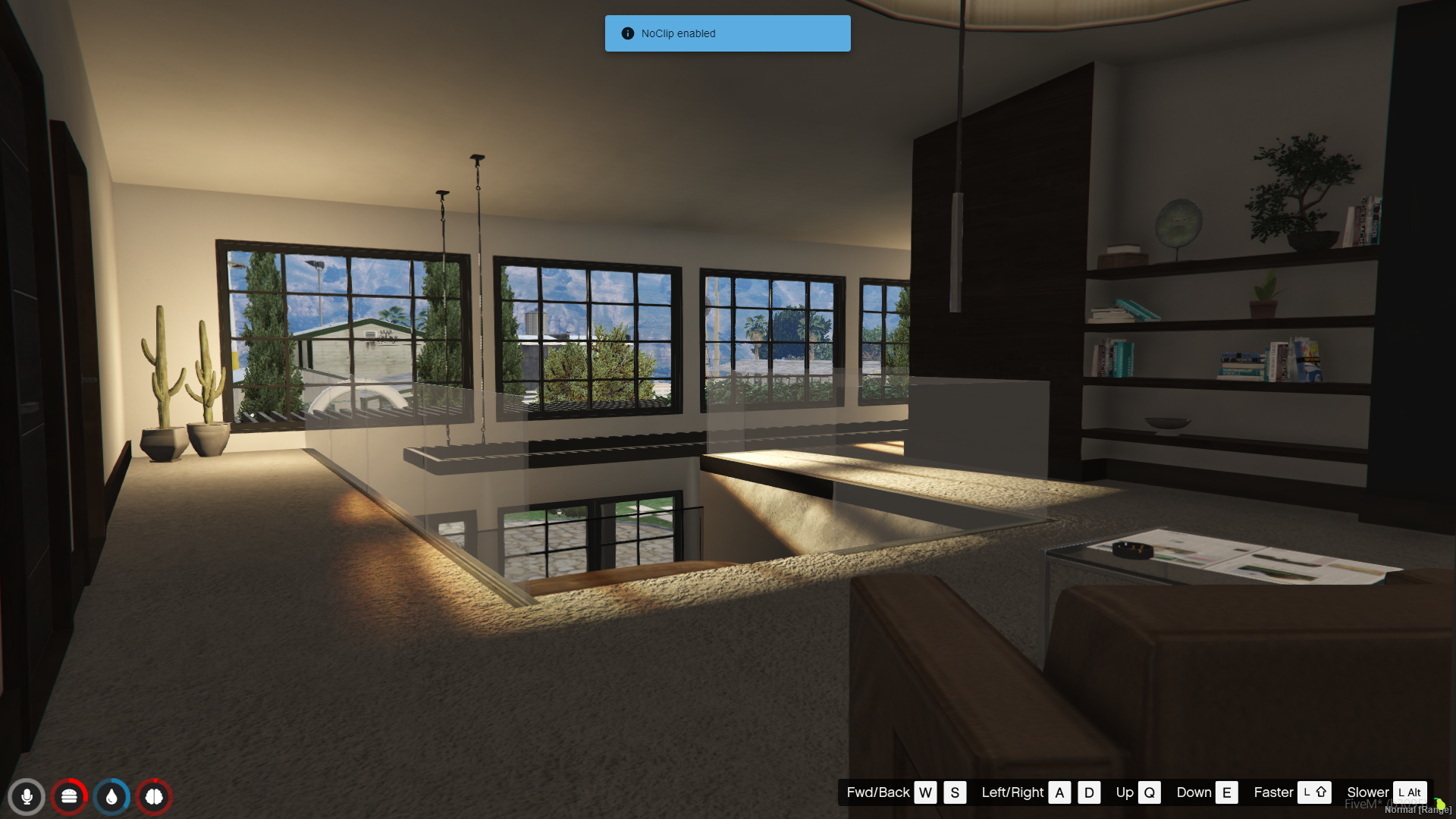This screenshot has width=1456, height=819.
Task: Select the brain stress status icon
Action: [154, 797]
